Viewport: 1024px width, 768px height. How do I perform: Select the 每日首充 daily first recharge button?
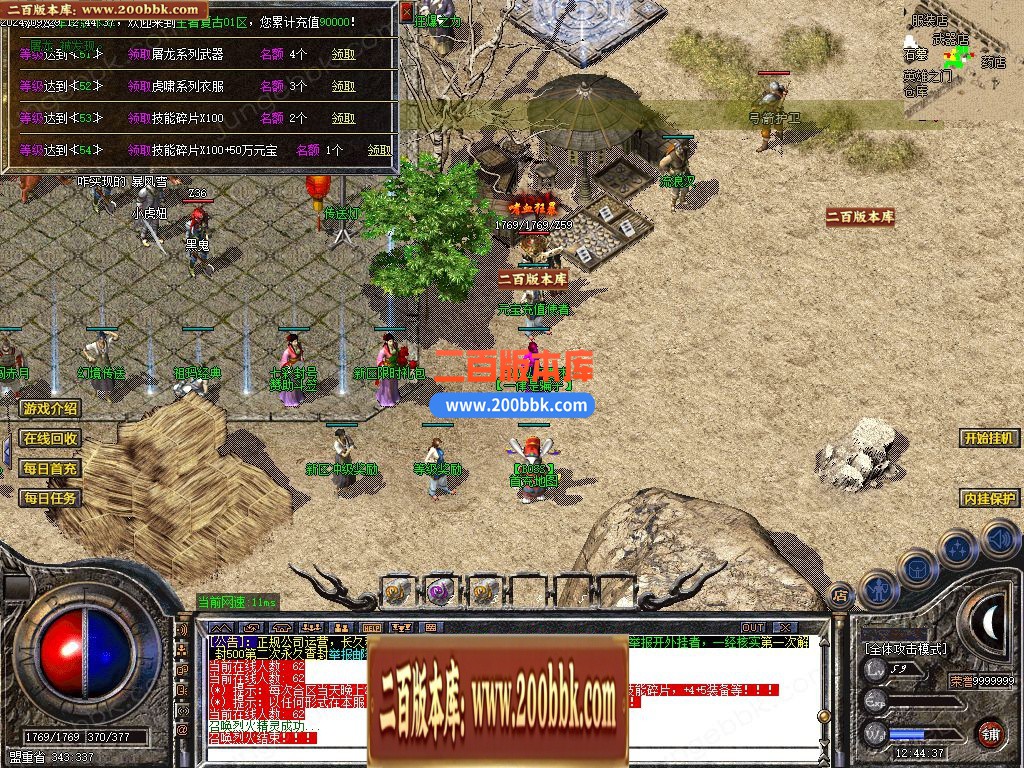tap(49, 468)
